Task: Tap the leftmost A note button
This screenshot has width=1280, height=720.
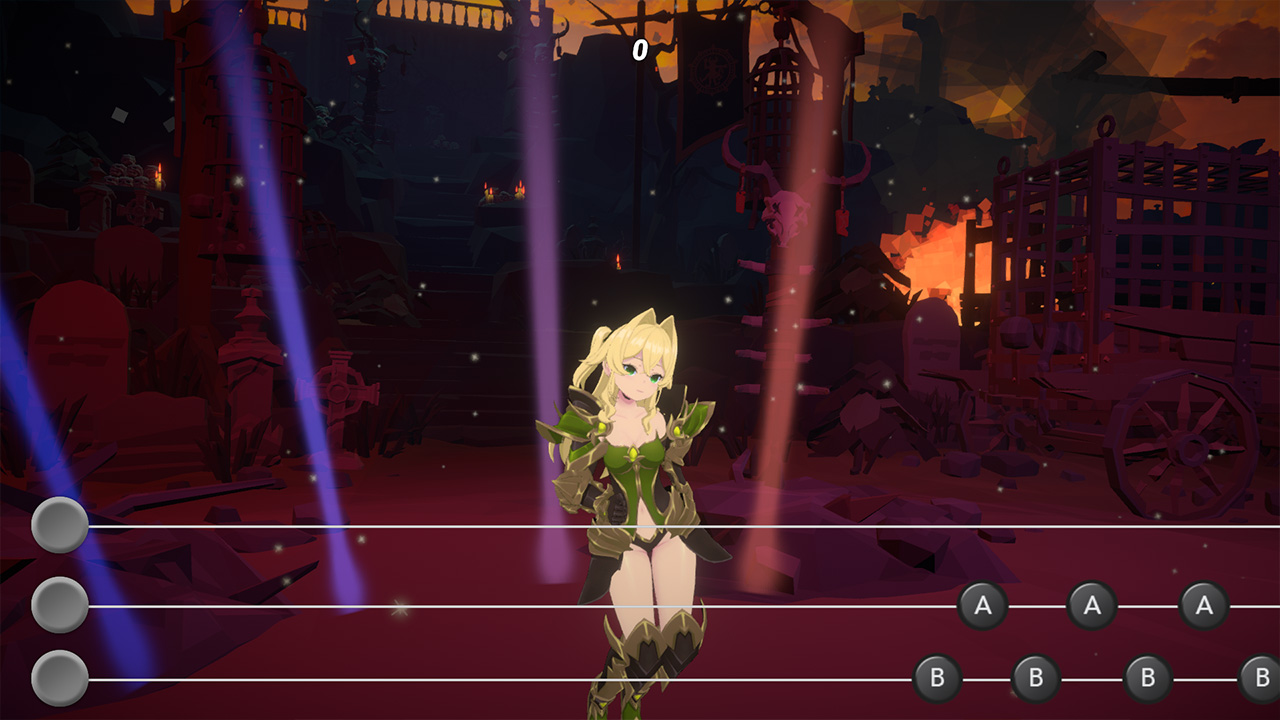Action: point(984,604)
